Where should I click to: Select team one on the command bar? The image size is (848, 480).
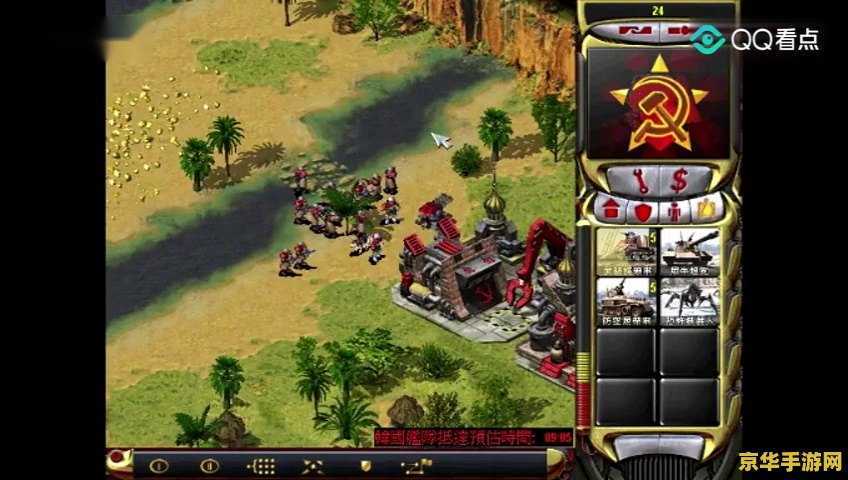158,465
